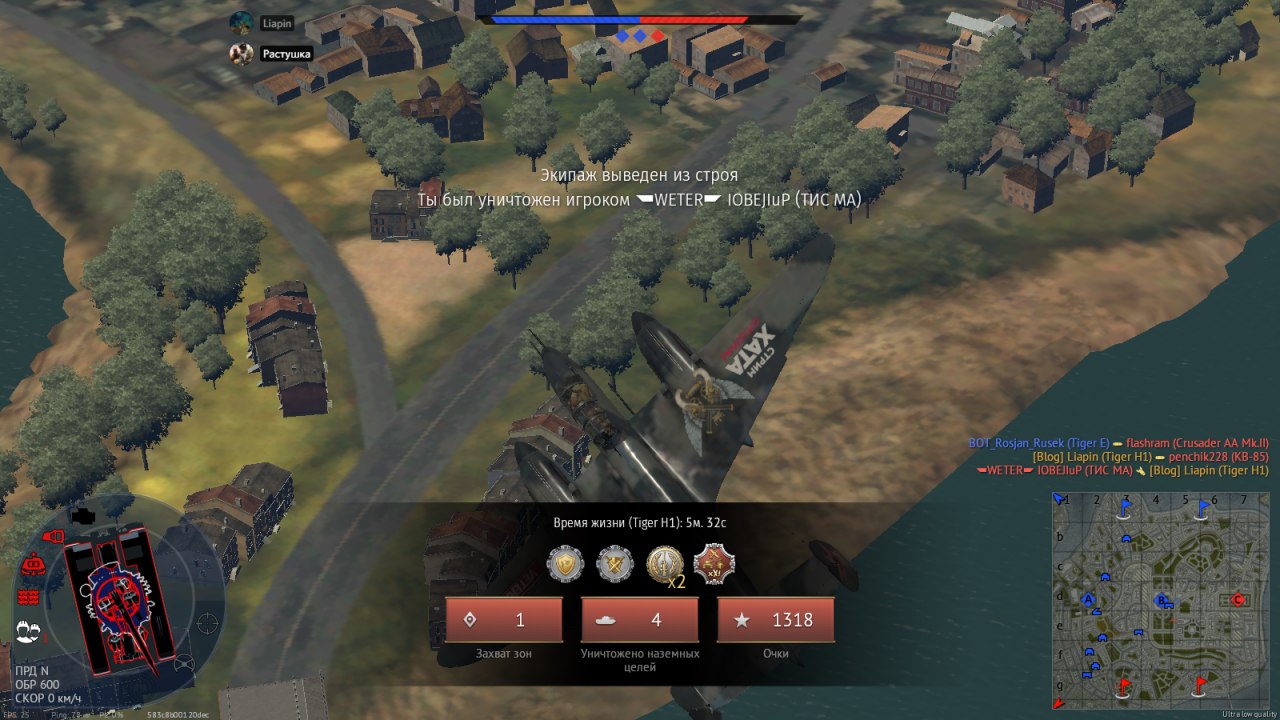The width and height of the screenshot is (1280, 720).
Task: Click the blue spawn flag near column 3
Action: coord(1126,508)
